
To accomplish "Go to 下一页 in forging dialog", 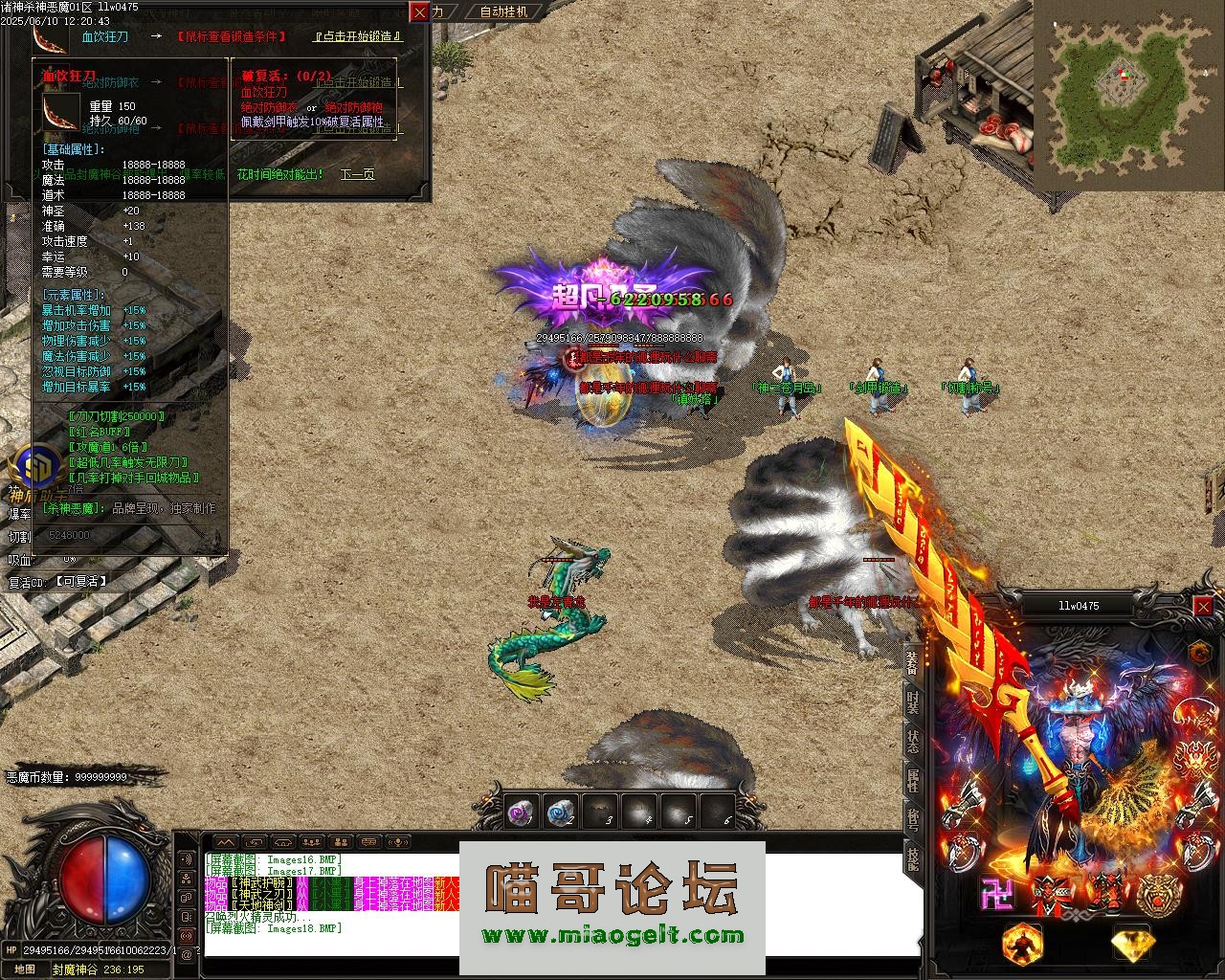I will point(357,174).
